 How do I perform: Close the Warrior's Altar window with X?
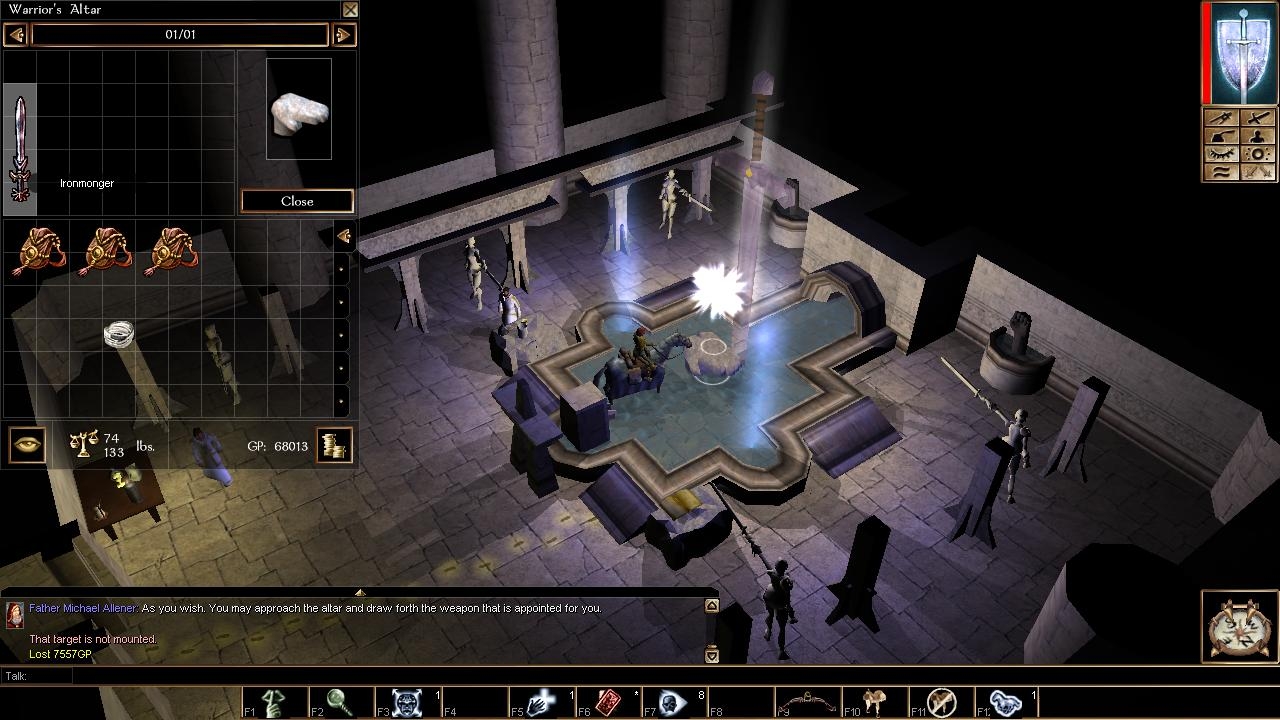pyautogui.click(x=350, y=10)
